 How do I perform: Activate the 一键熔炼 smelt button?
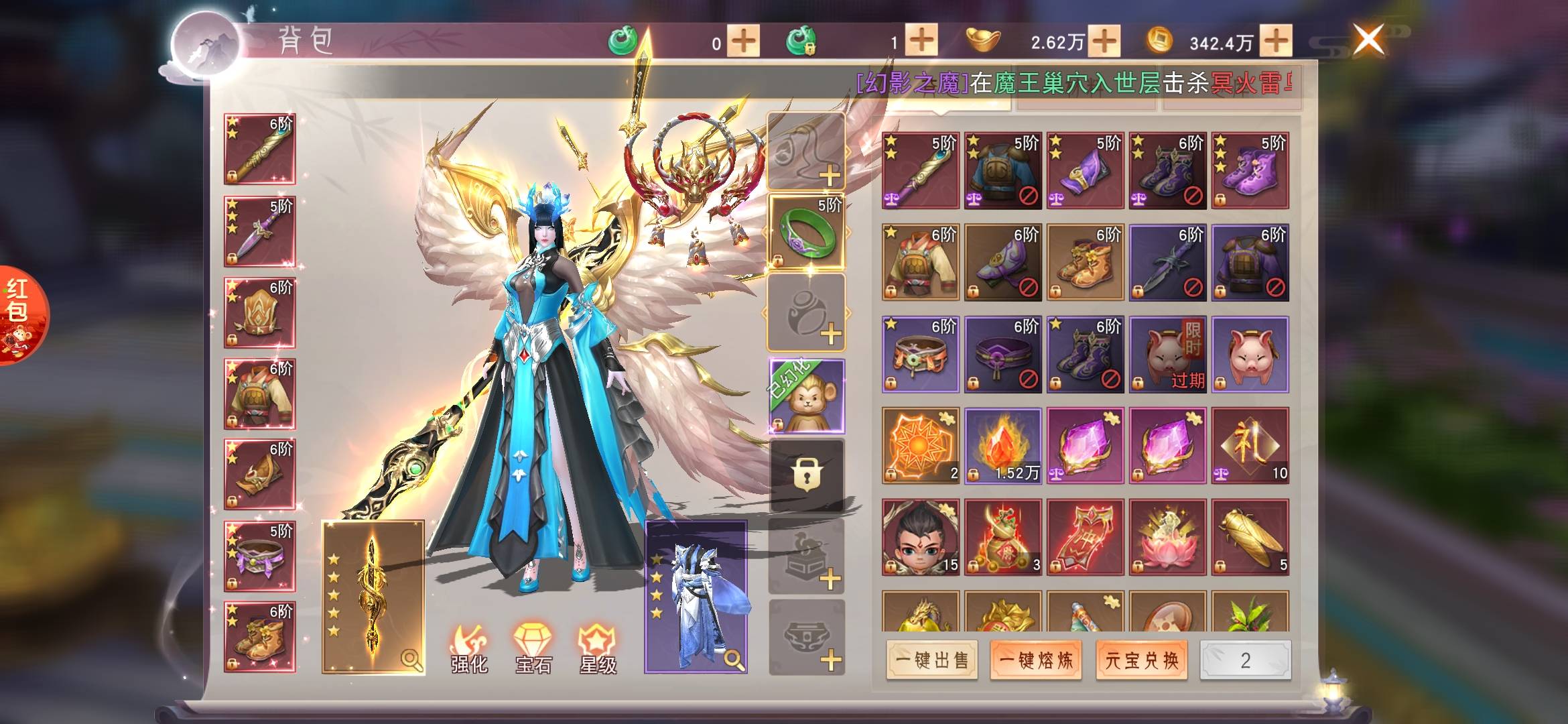pyautogui.click(x=1036, y=660)
